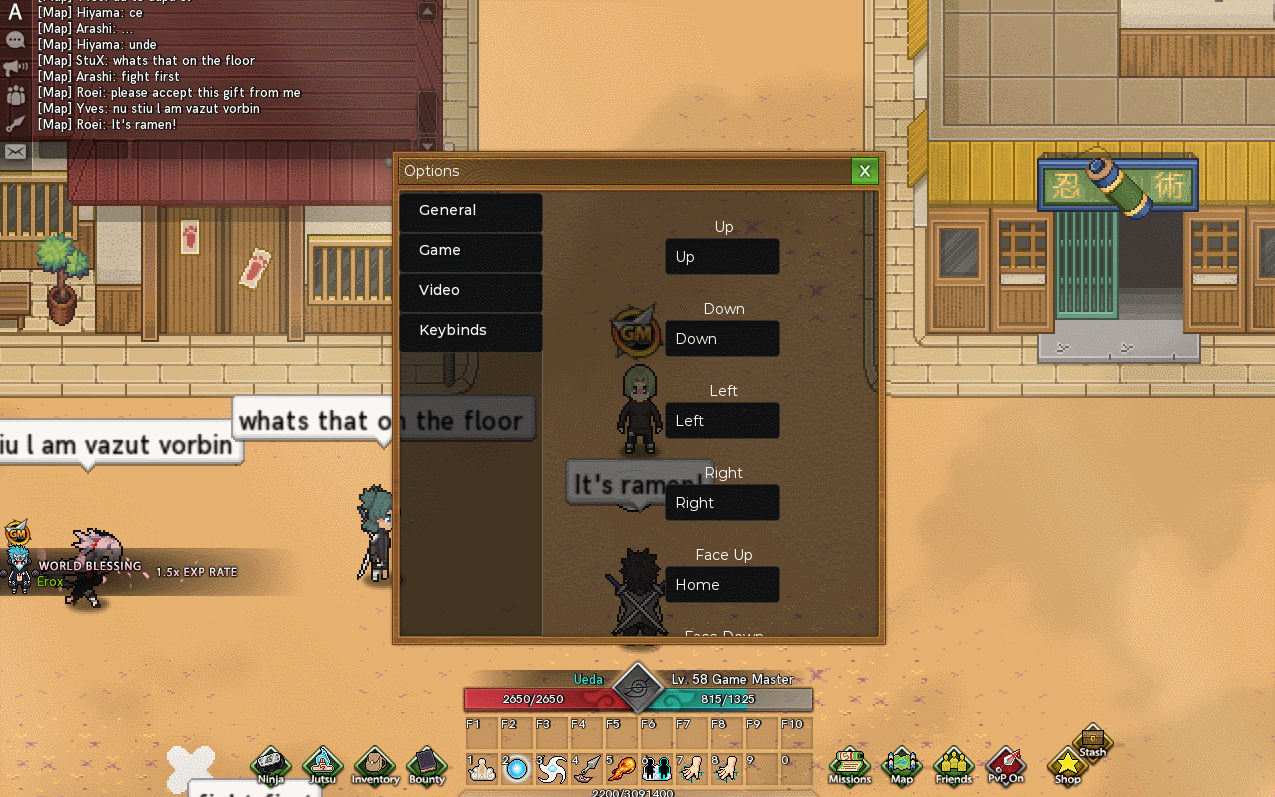Open the General options section
Image resolution: width=1275 pixels, height=797 pixels.
pos(470,211)
